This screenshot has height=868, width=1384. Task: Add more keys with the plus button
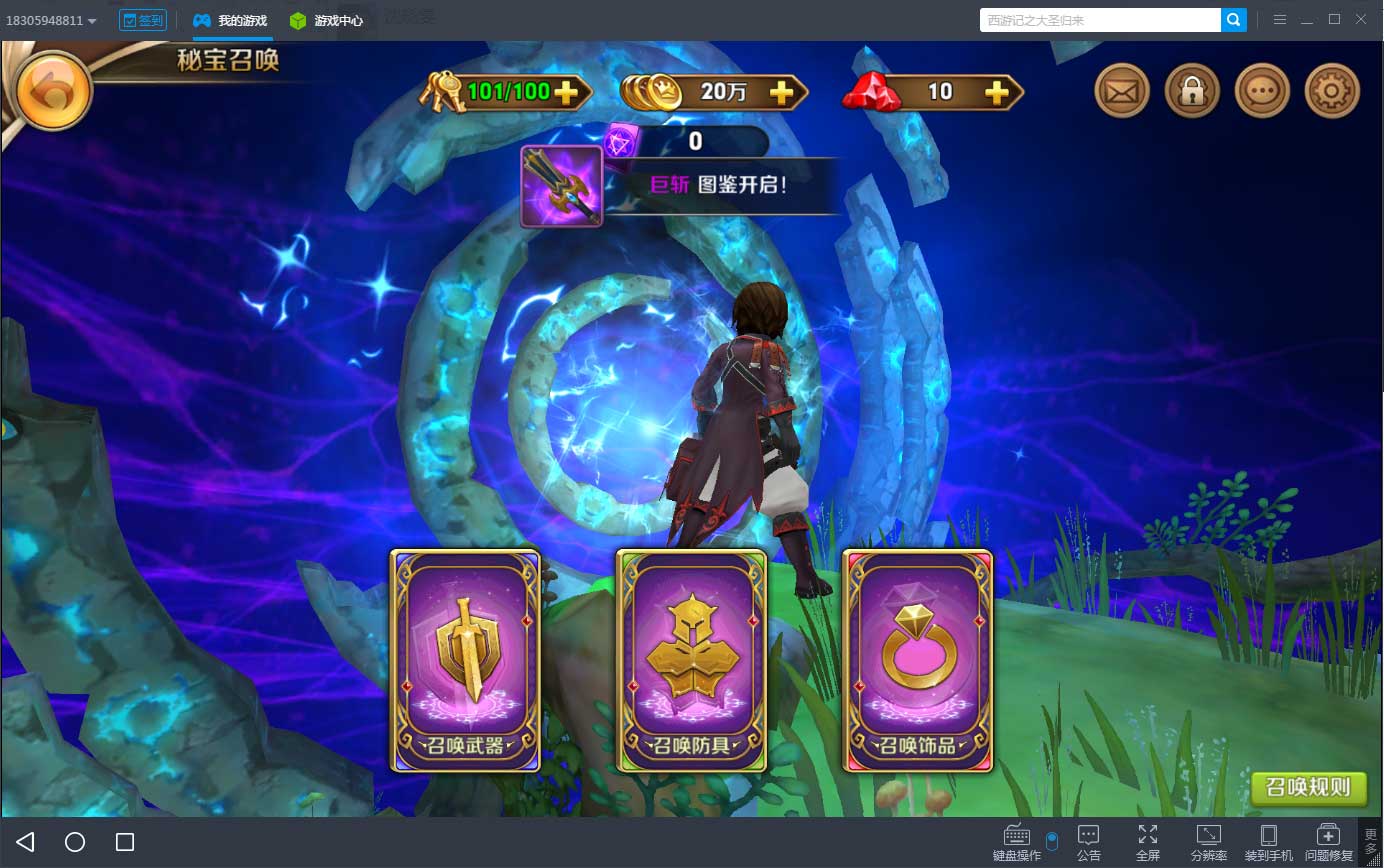pyautogui.click(x=566, y=93)
